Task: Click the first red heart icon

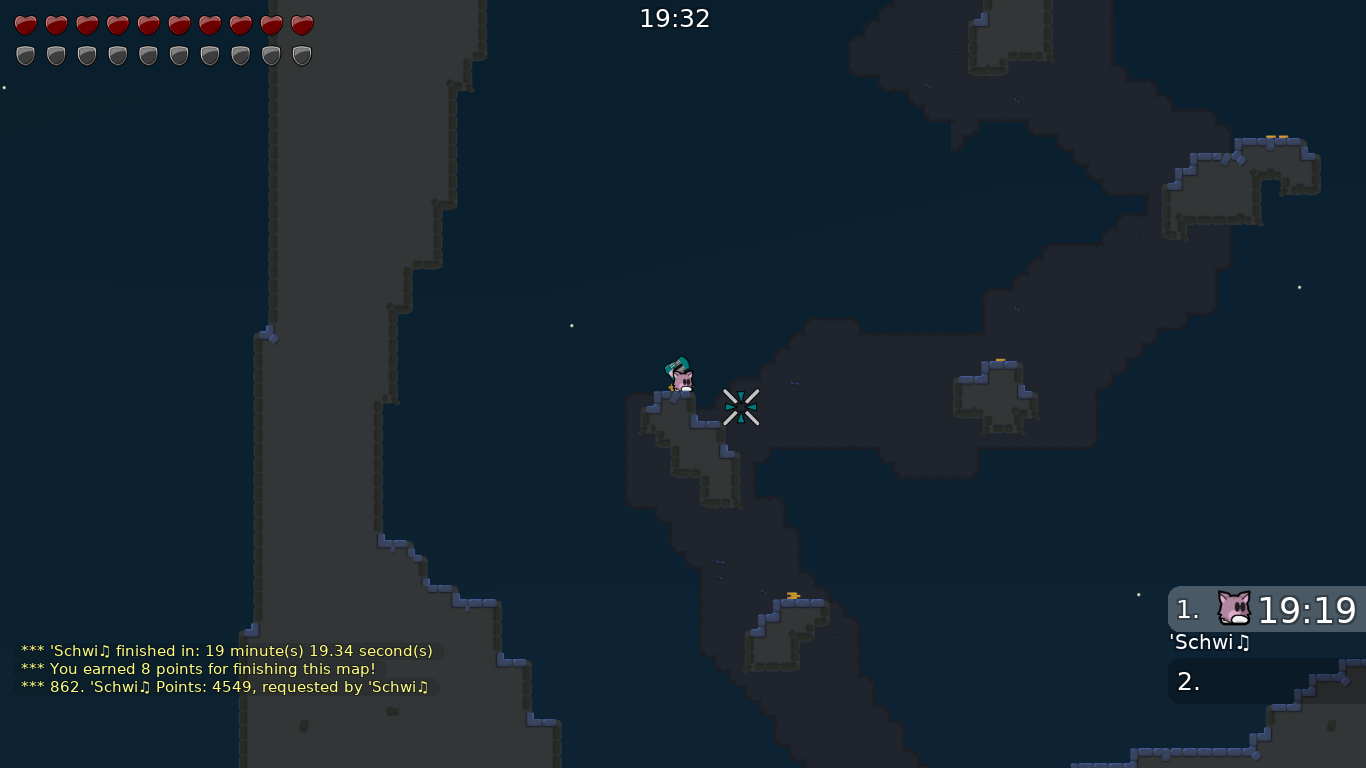Action: (25, 25)
